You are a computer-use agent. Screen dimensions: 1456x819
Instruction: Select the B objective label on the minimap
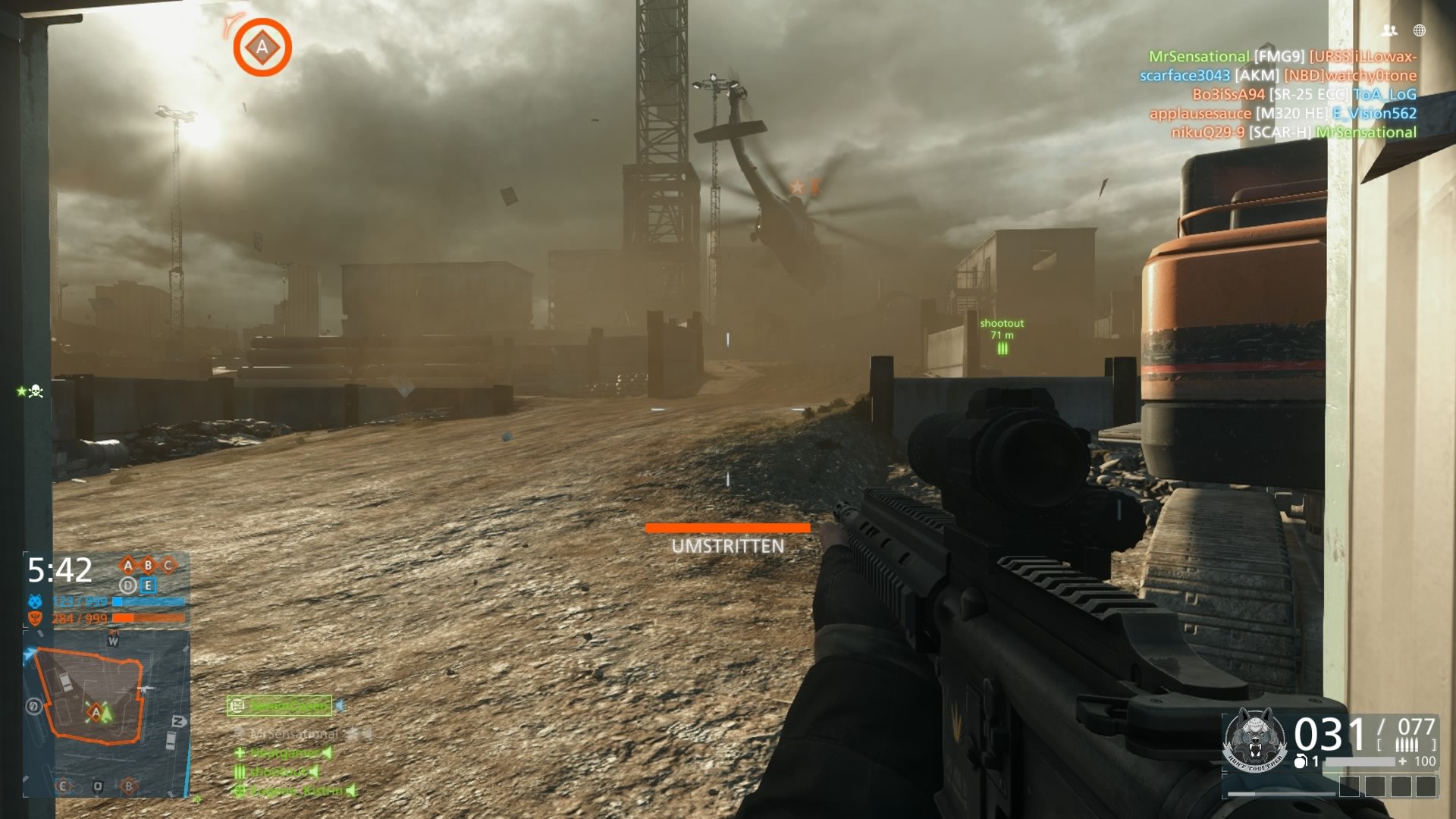click(129, 785)
